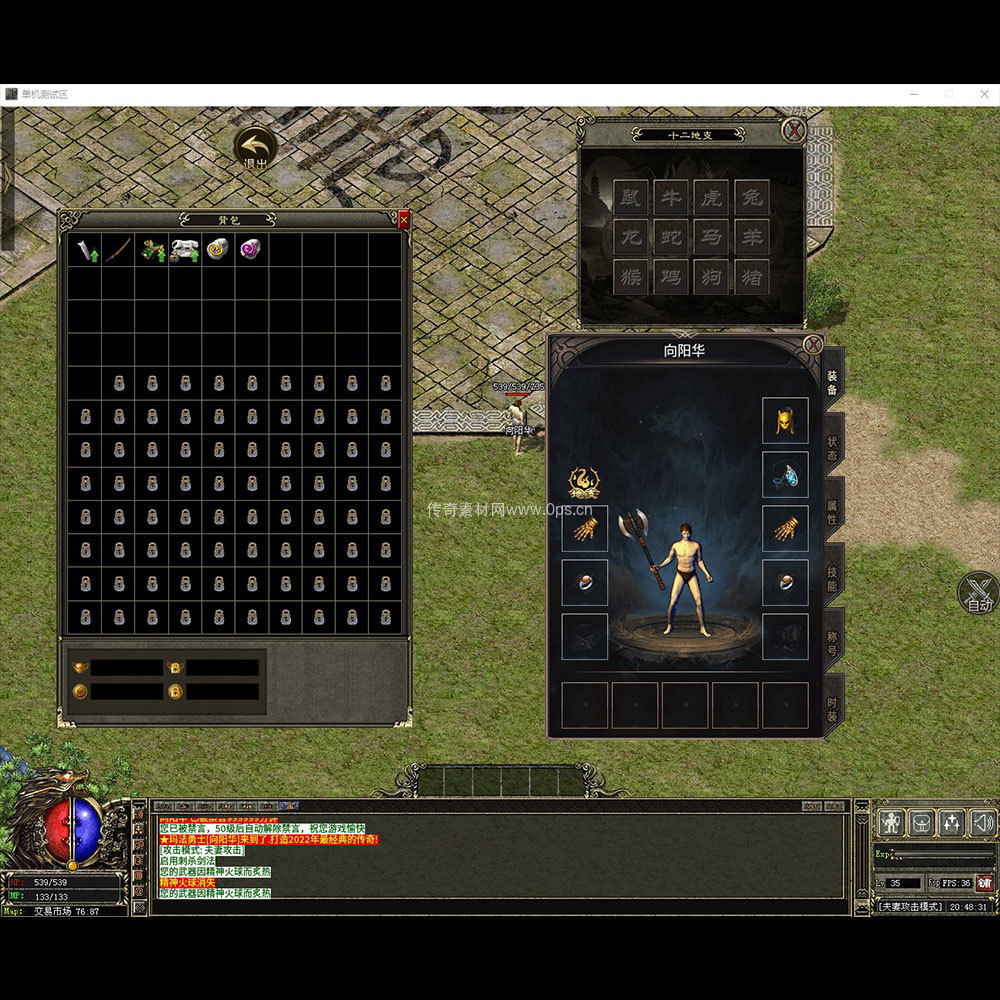The height and width of the screenshot is (1000, 1000).
Task: Choose the 虎 tiger zodiac tile
Action: pos(711,197)
